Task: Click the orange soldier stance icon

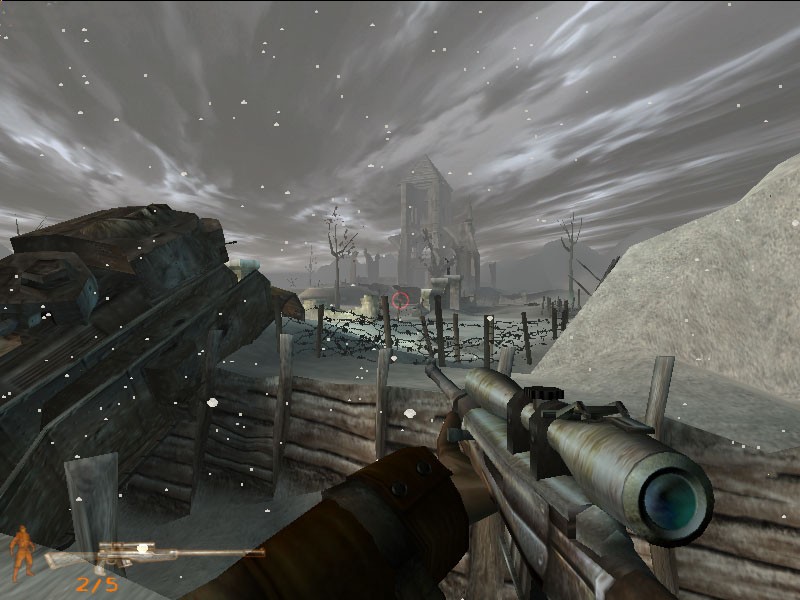Action: pyautogui.click(x=21, y=552)
